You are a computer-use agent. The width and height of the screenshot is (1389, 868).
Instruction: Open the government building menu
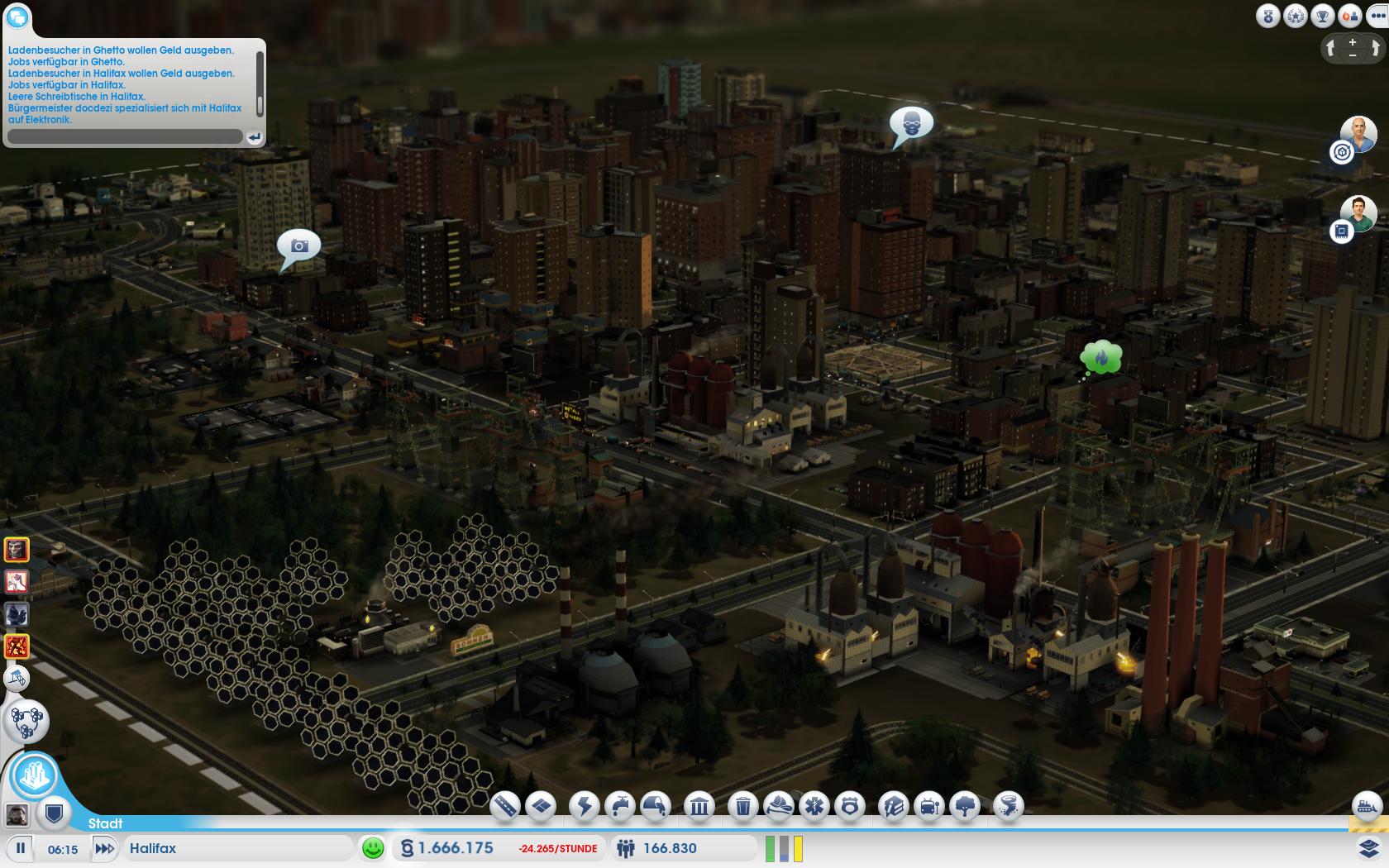699,805
